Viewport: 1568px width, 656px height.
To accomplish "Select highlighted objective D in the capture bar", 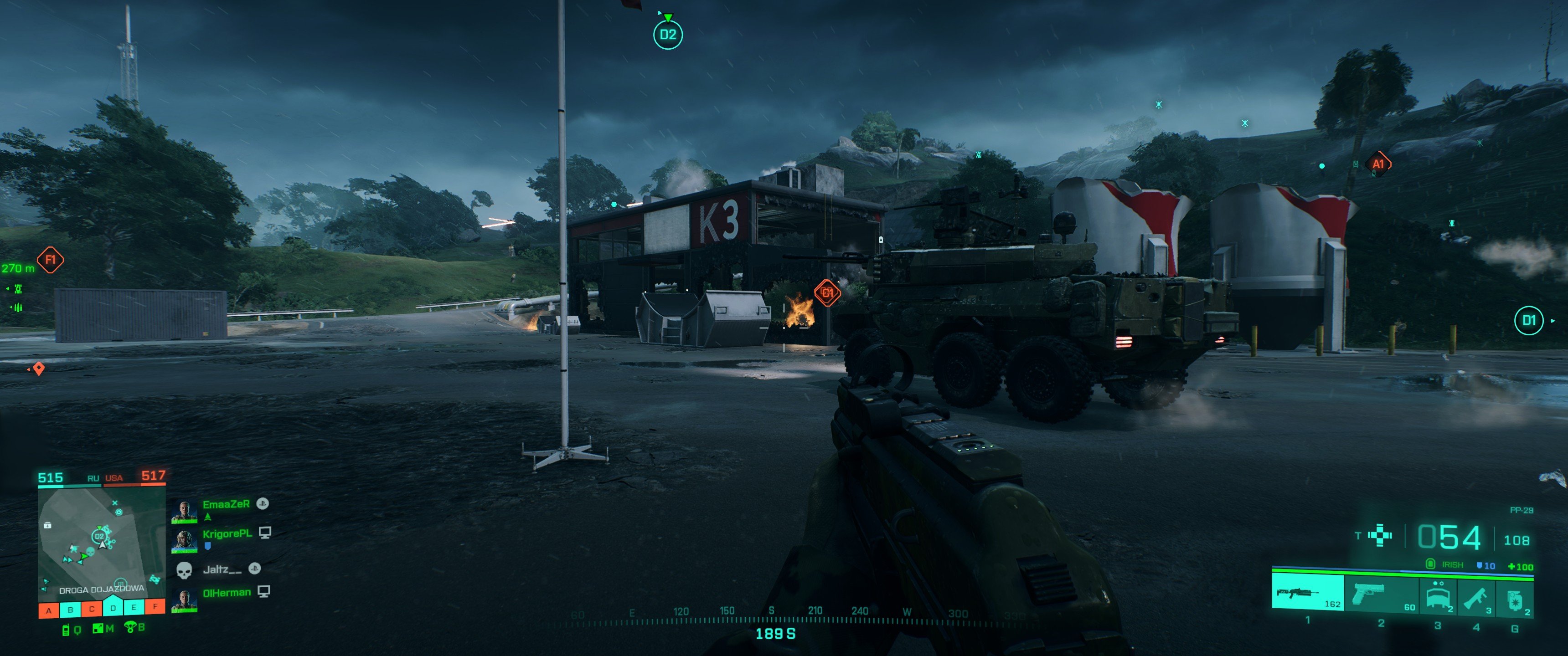I will tap(113, 607).
